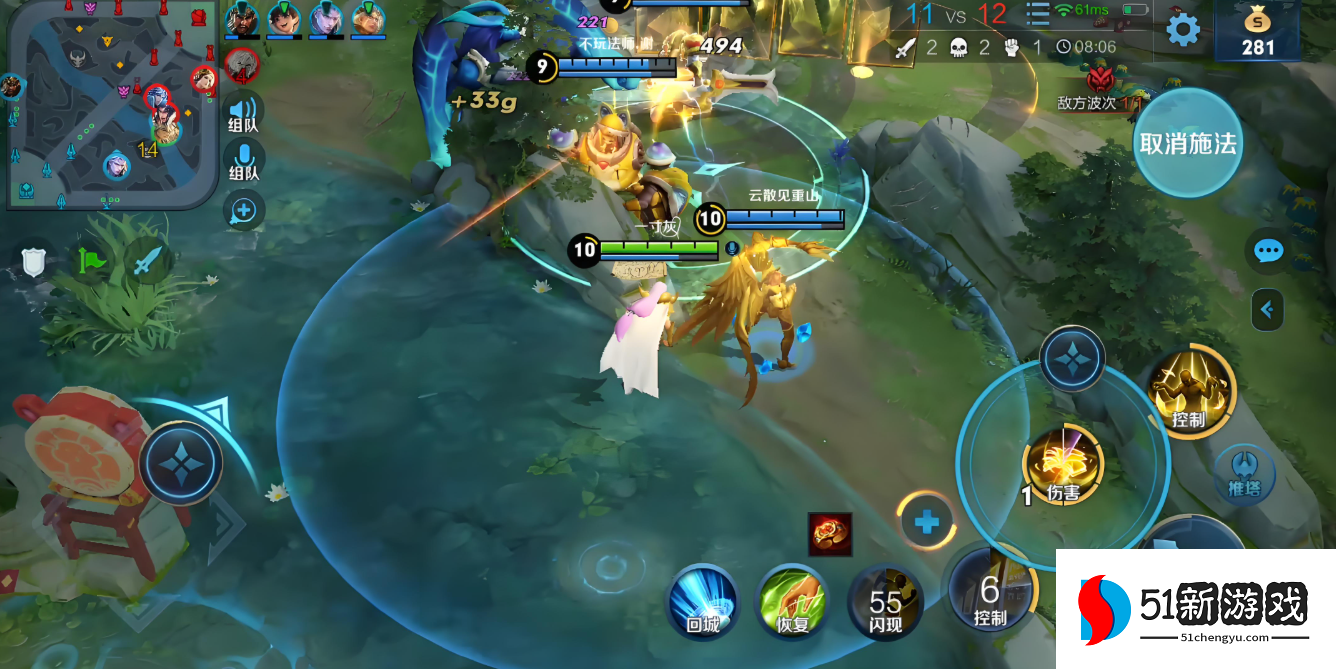This screenshot has height=669, width=1336.
Task: Toggle the team microphone button
Action: click(x=243, y=159)
